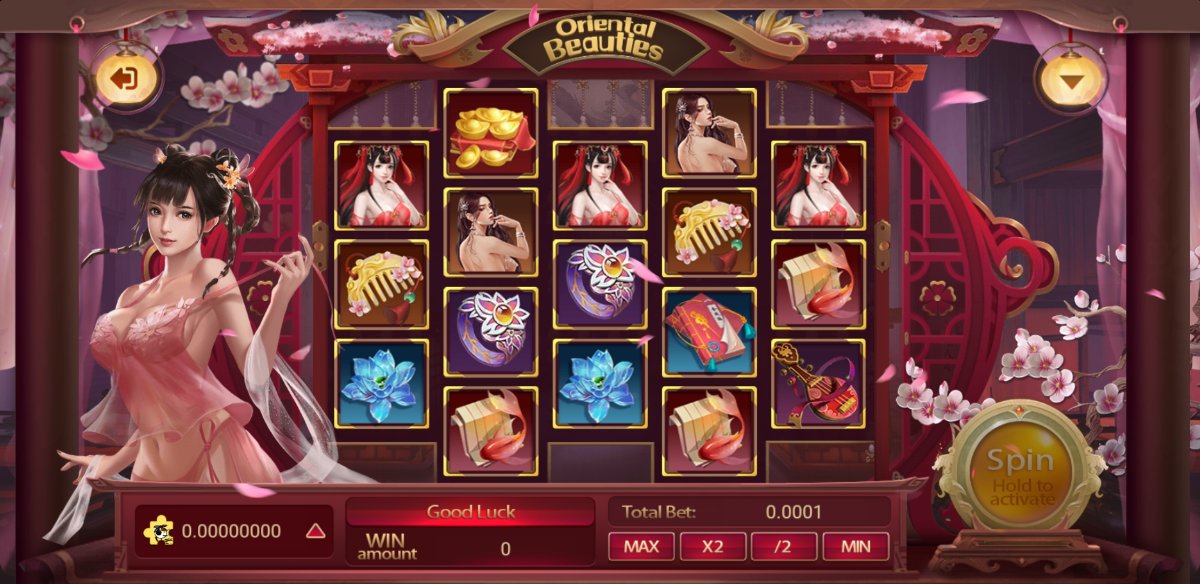Open the dropdown lantern menu
This screenshot has height=584, width=1200.
[x=1071, y=81]
